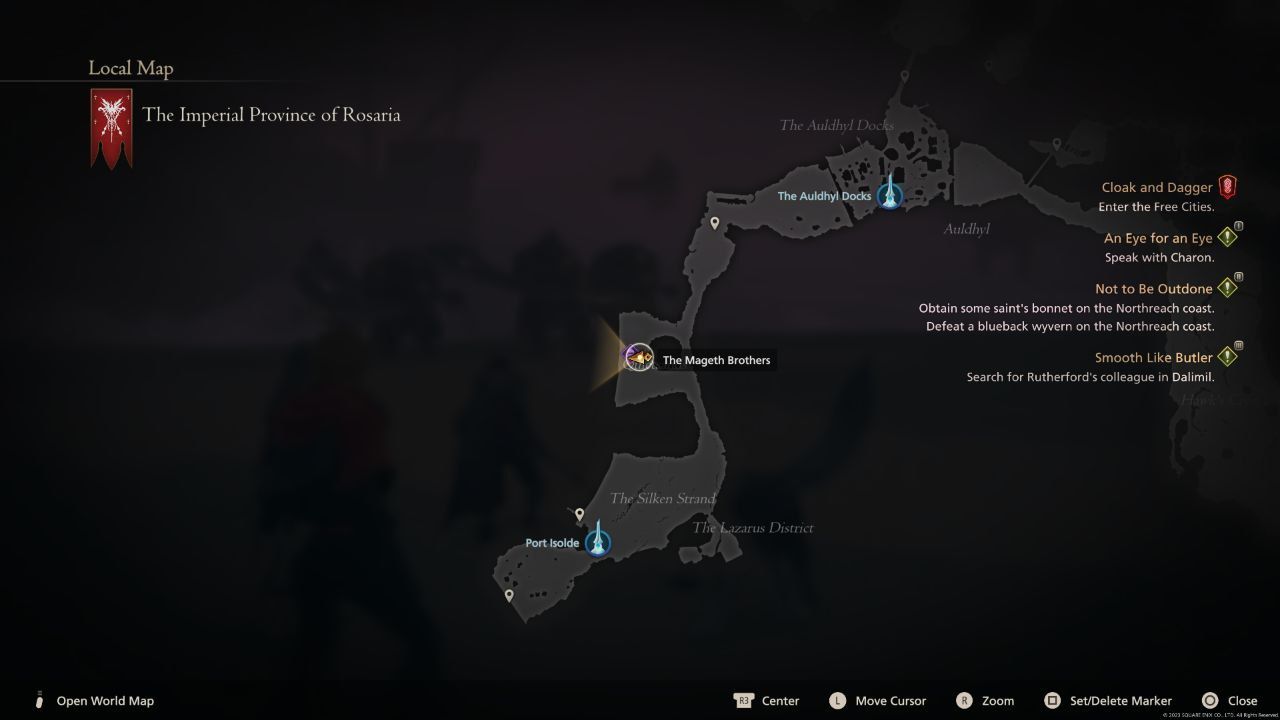This screenshot has width=1280, height=720.
Task: Select the Smooth Like Butler side quest icon
Action: tap(1228, 355)
